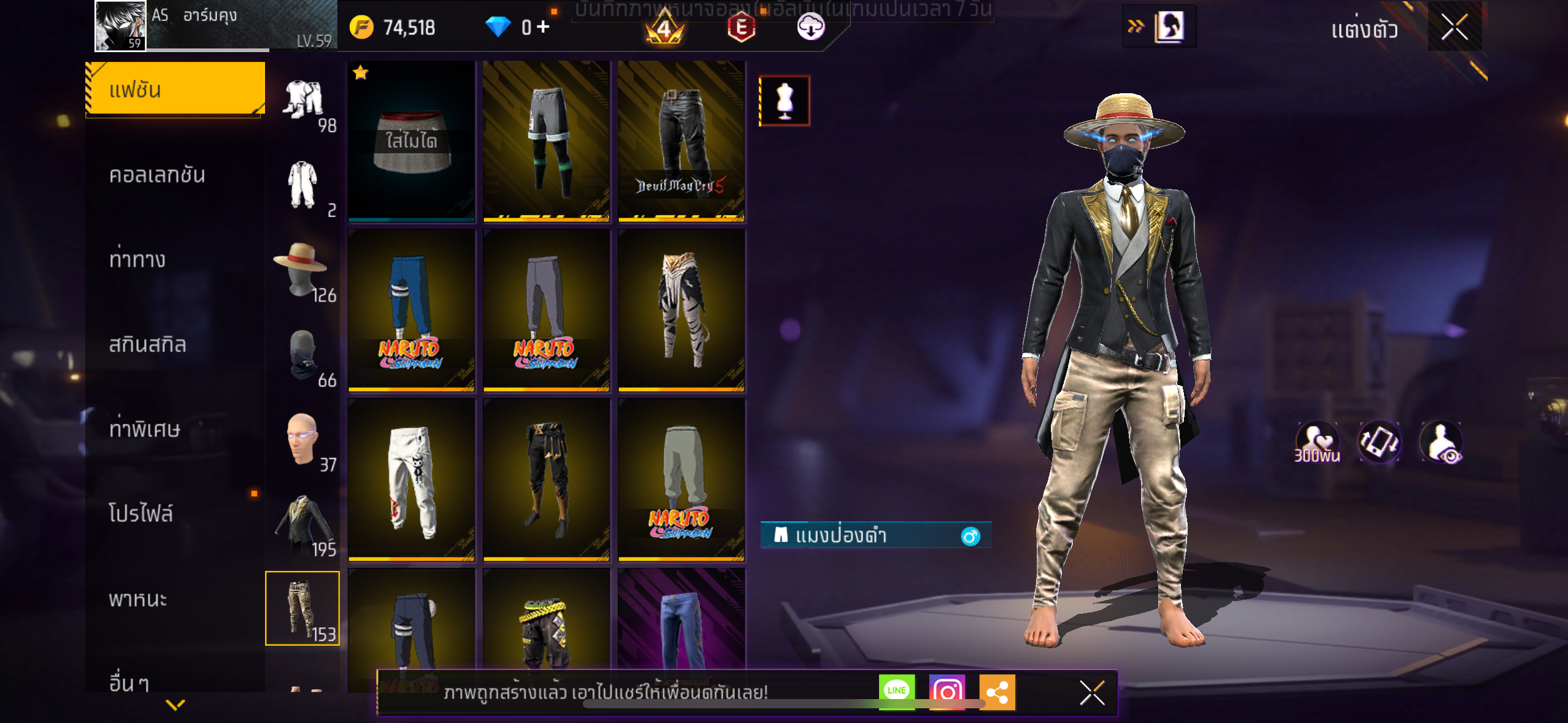The width and height of the screenshot is (1568, 723).
Task: Choose the white jogger pants with red print
Action: [411, 480]
